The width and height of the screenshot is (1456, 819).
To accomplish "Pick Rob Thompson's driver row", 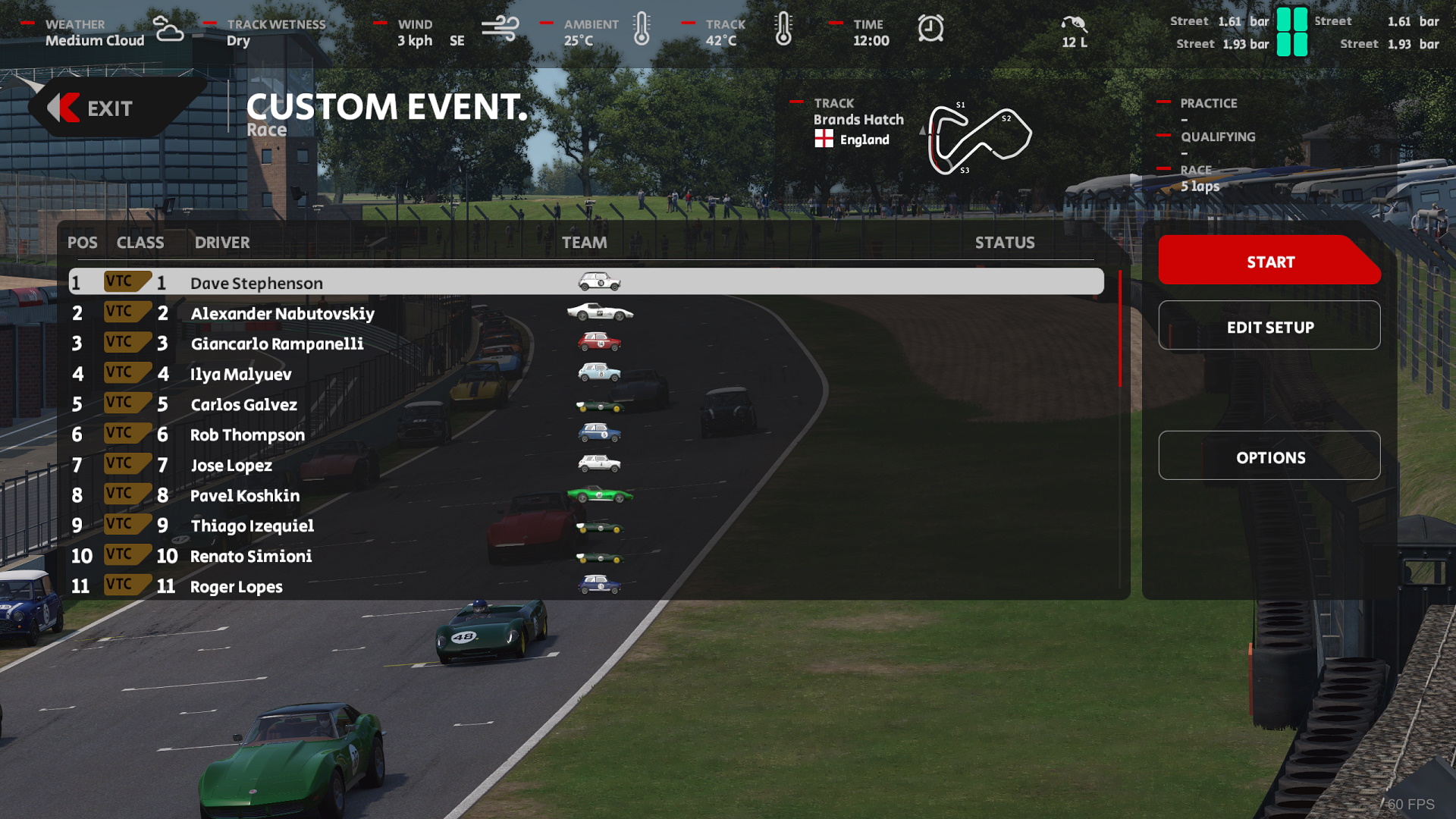I will coord(247,435).
